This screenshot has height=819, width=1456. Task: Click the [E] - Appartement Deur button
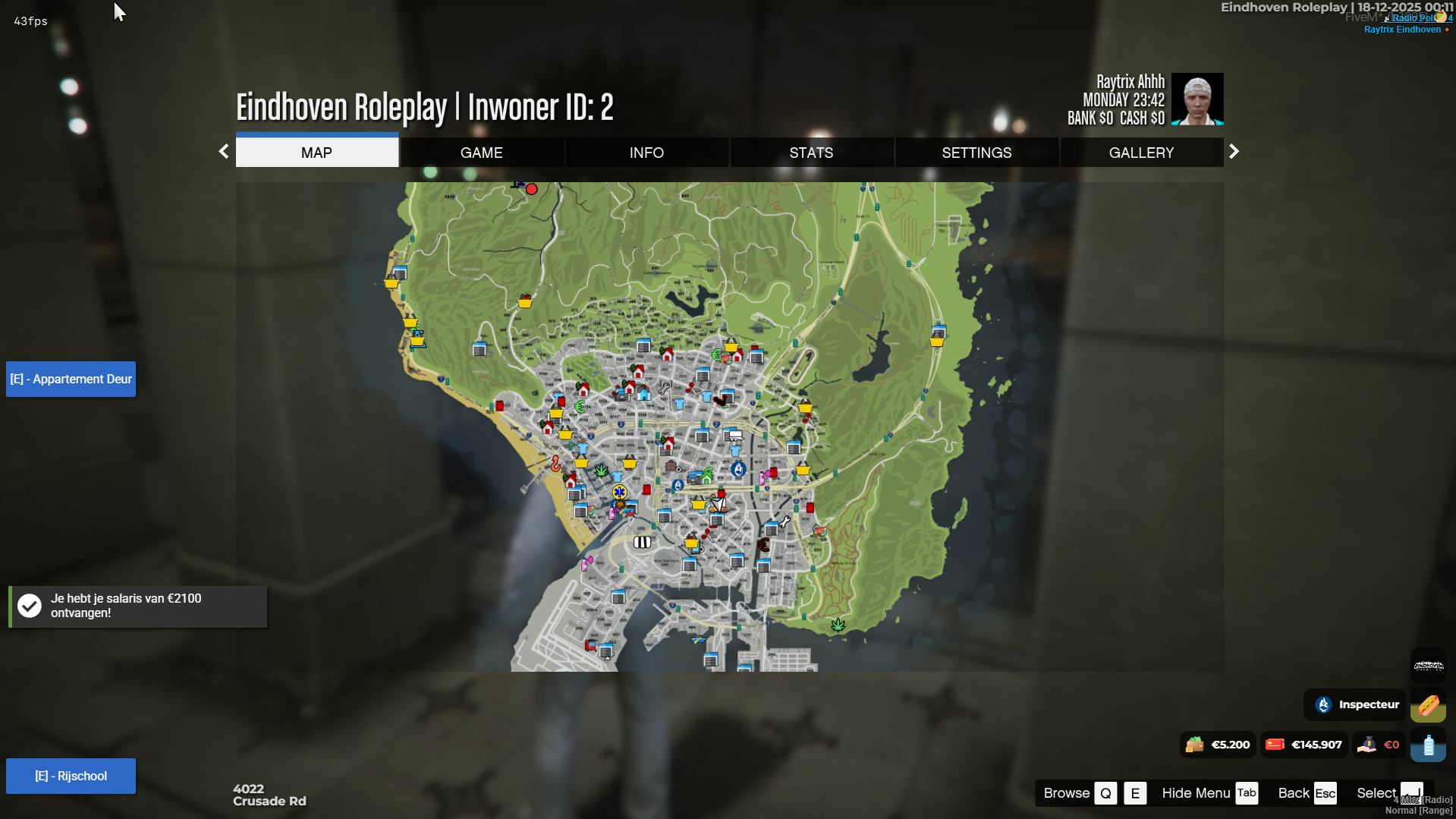tap(70, 379)
